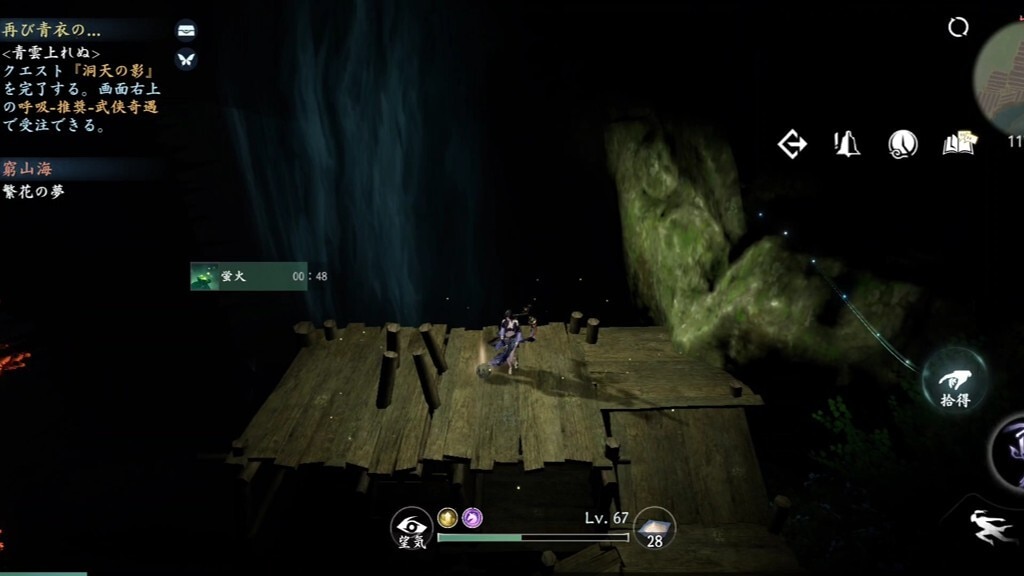The image size is (1024, 576).
Task: Click the circular refresh arrows icon
Action: [958, 28]
